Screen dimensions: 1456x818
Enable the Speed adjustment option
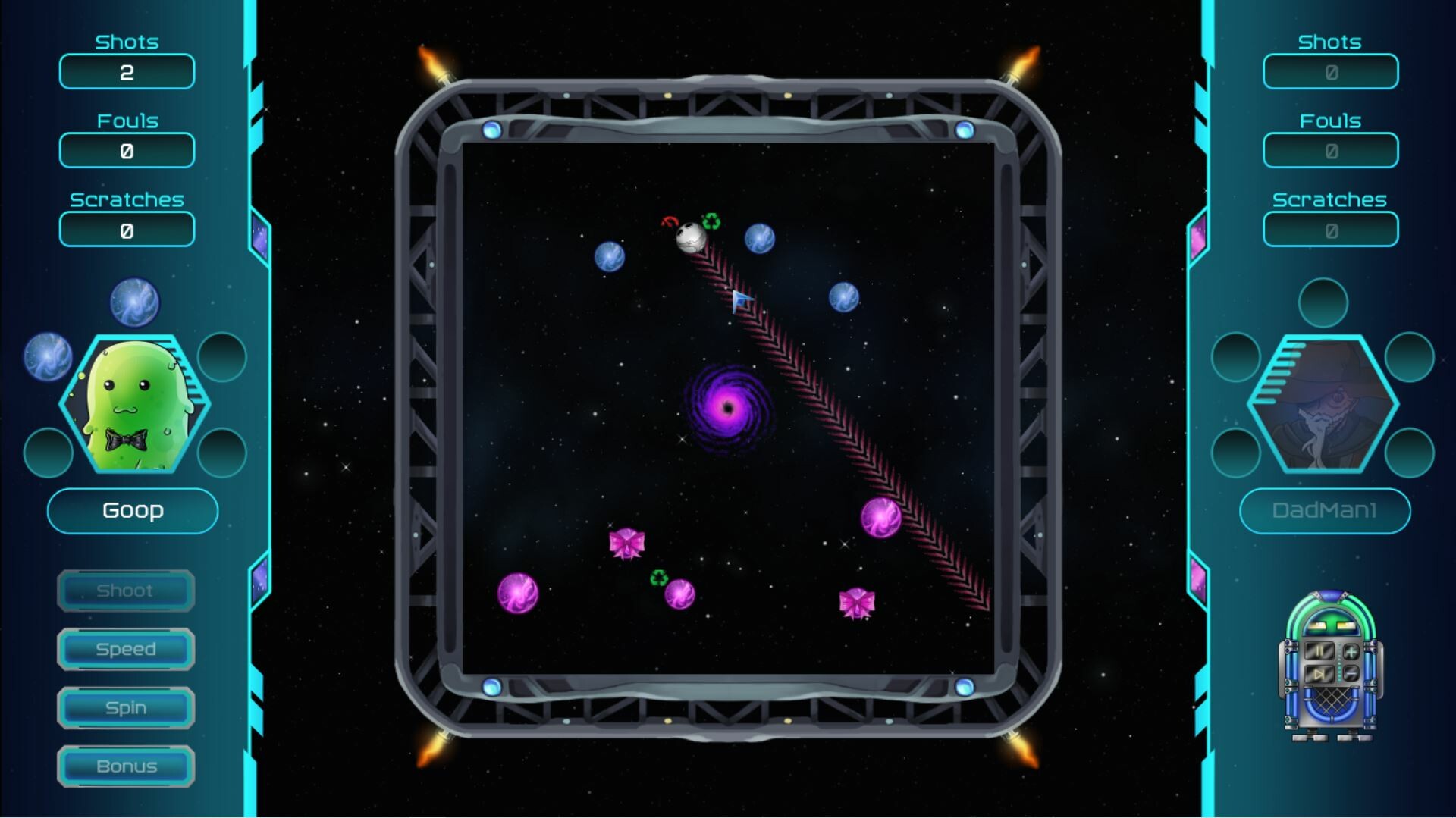click(x=126, y=649)
